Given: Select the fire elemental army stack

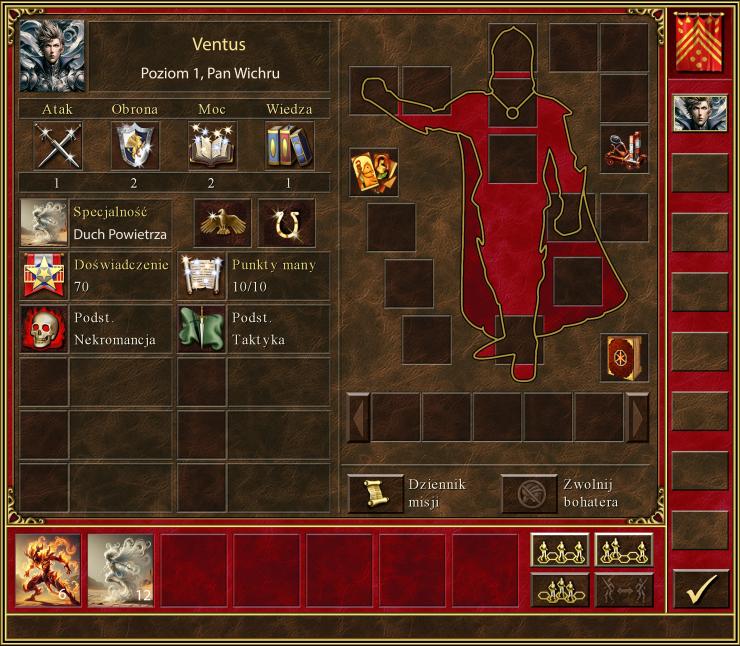Looking at the screenshot, I should (x=48, y=570).
